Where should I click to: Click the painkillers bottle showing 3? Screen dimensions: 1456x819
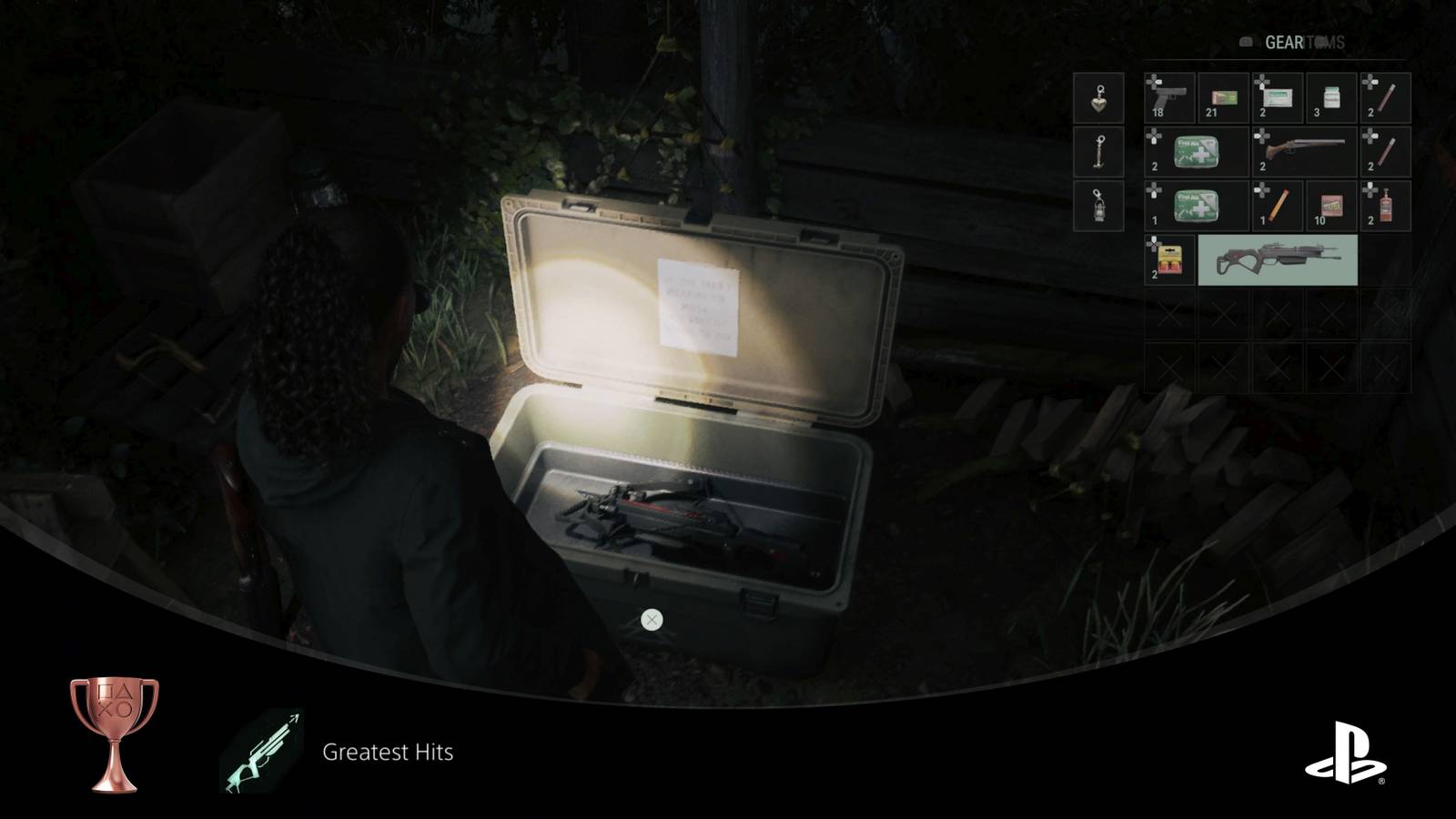pyautogui.click(x=1330, y=98)
